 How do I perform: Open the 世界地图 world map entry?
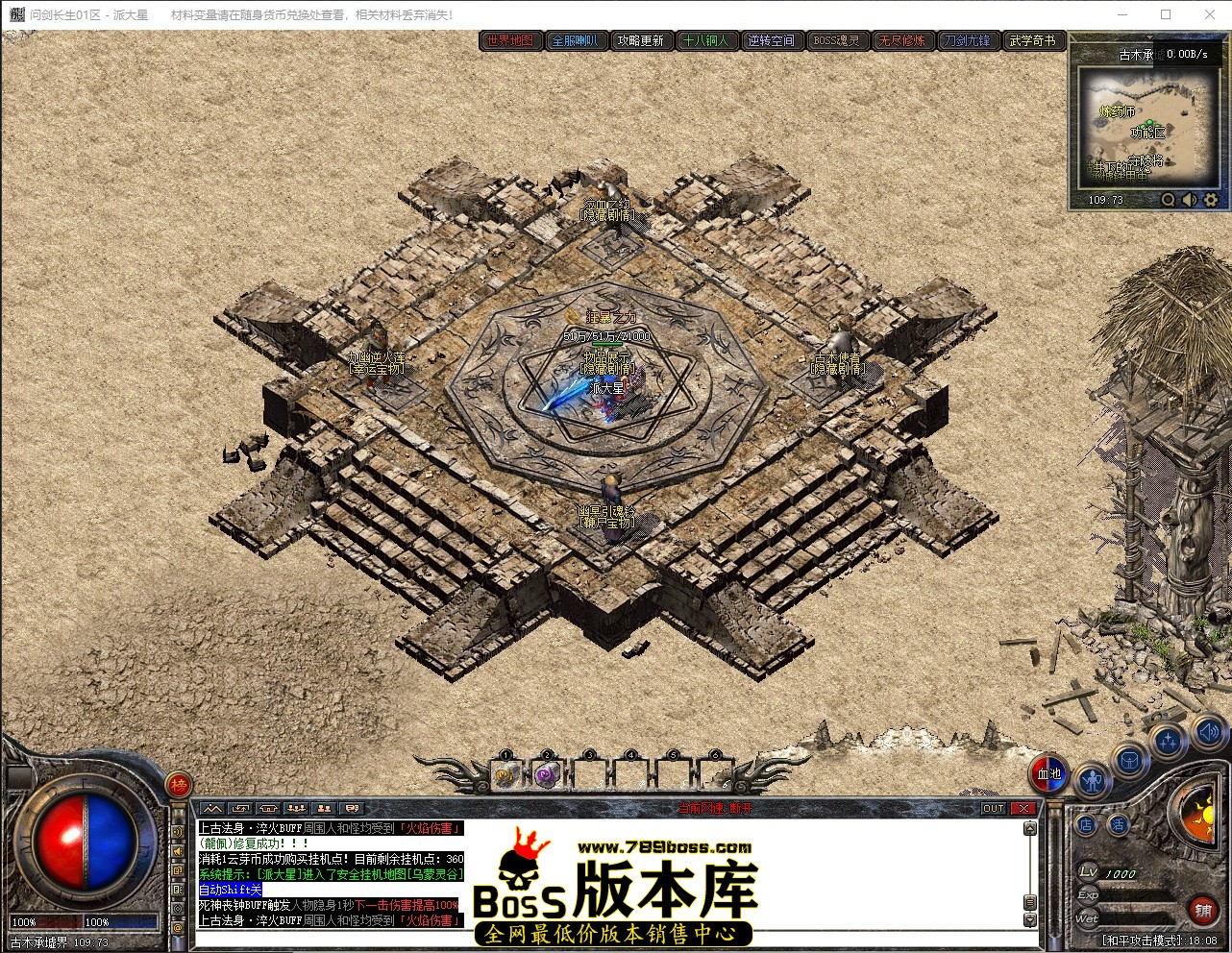point(510,41)
